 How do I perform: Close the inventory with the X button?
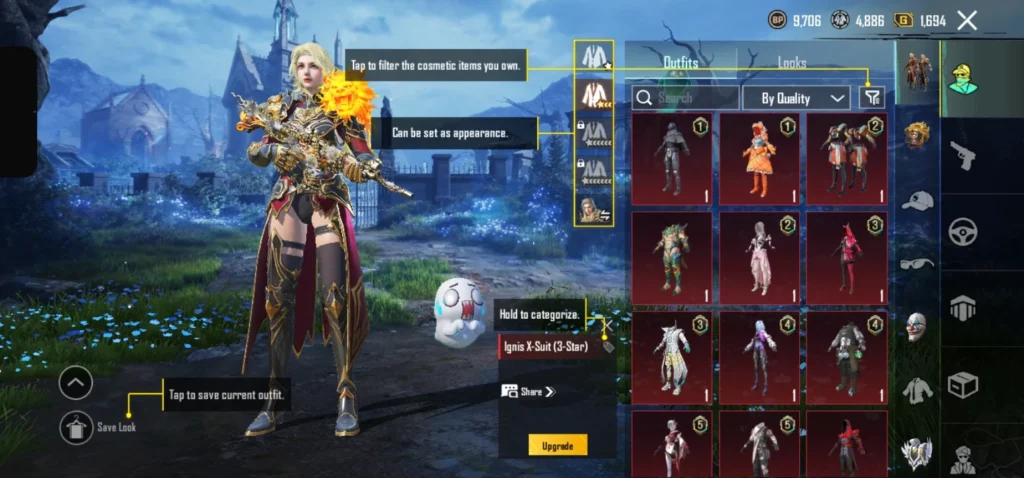tap(967, 20)
